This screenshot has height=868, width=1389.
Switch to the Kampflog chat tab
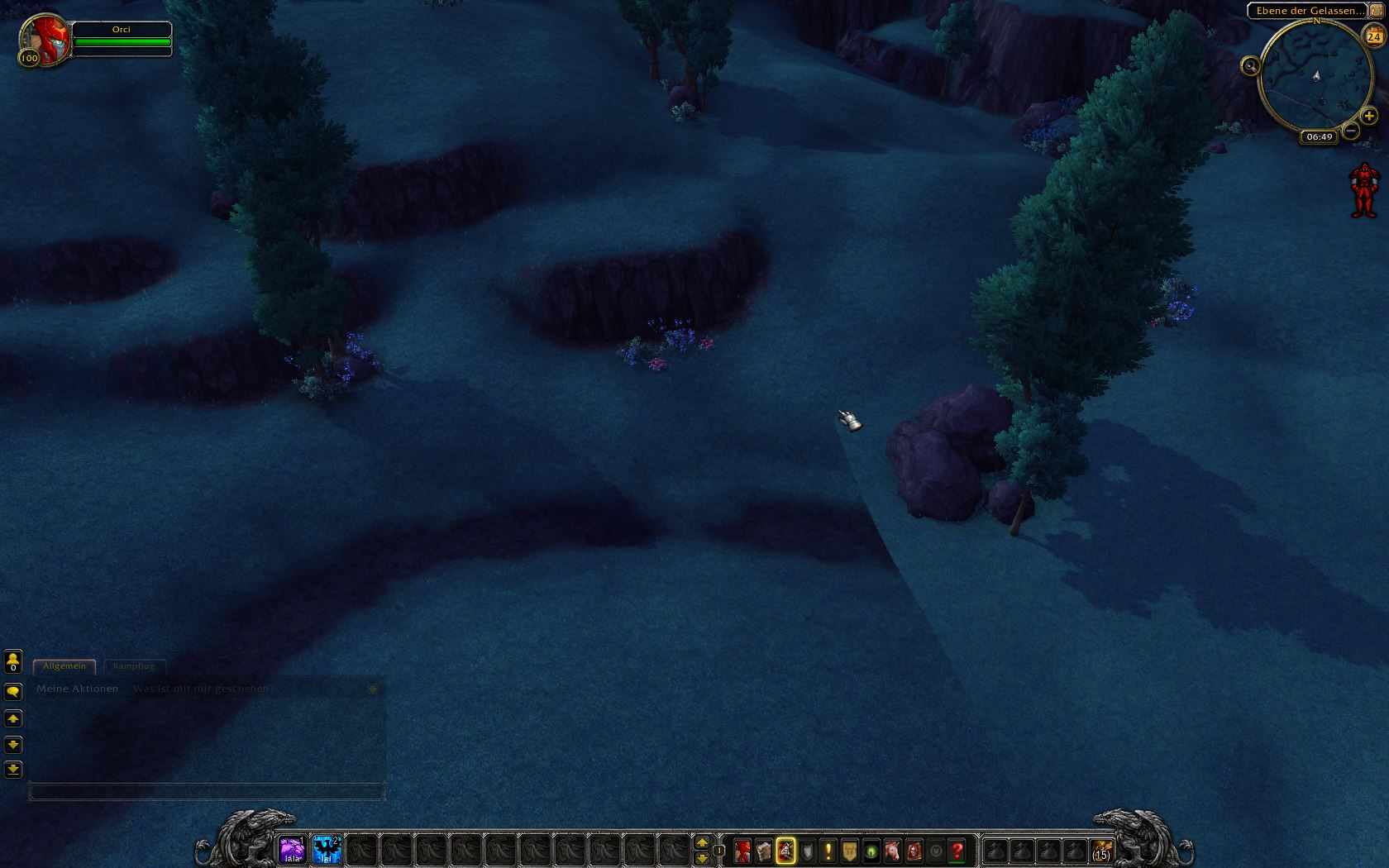(x=134, y=666)
